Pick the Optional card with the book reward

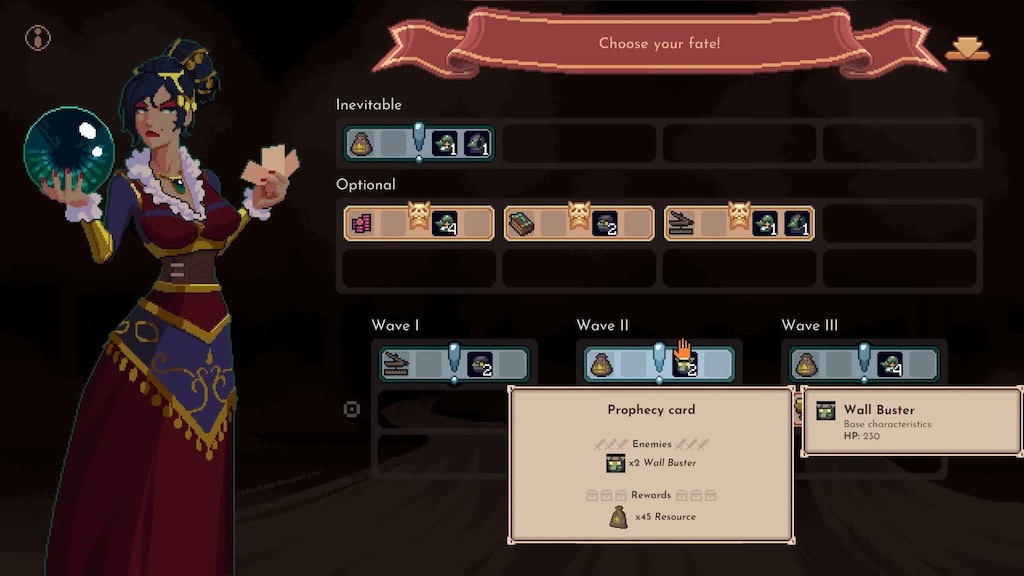pyautogui.click(x=579, y=223)
